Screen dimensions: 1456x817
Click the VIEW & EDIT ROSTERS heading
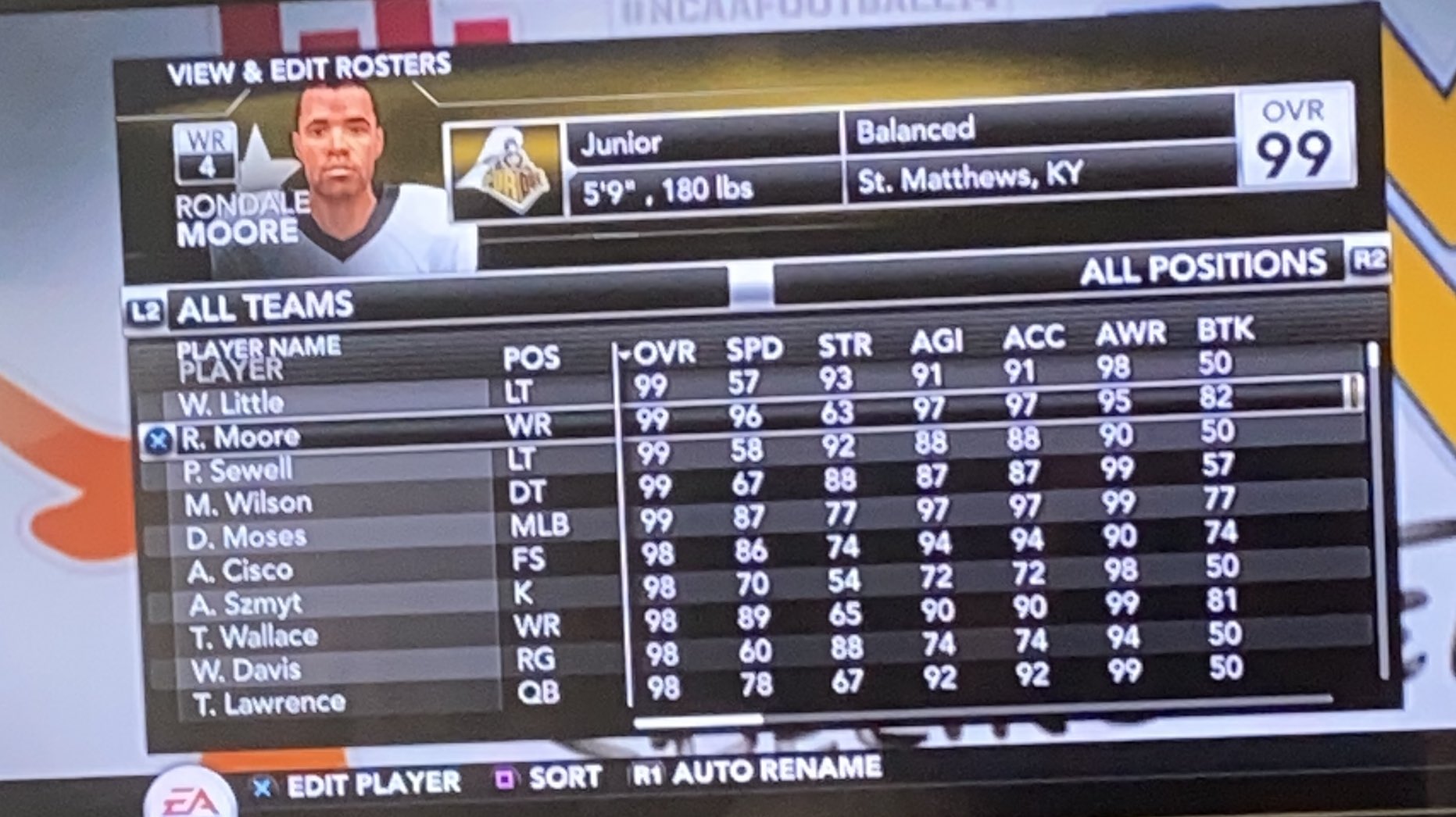pos(309,69)
